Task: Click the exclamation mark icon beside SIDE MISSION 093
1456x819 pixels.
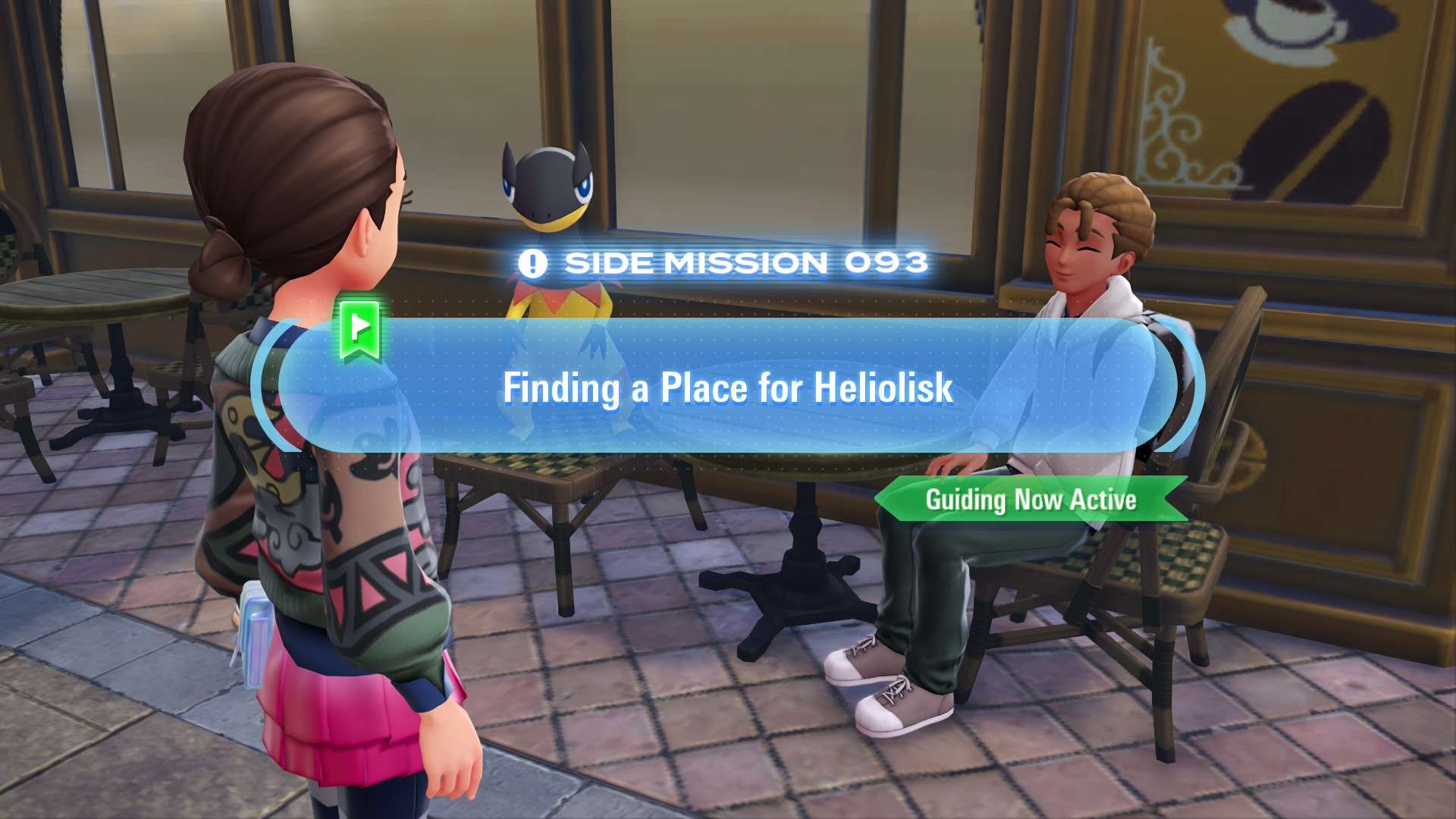Action: (x=533, y=263)
